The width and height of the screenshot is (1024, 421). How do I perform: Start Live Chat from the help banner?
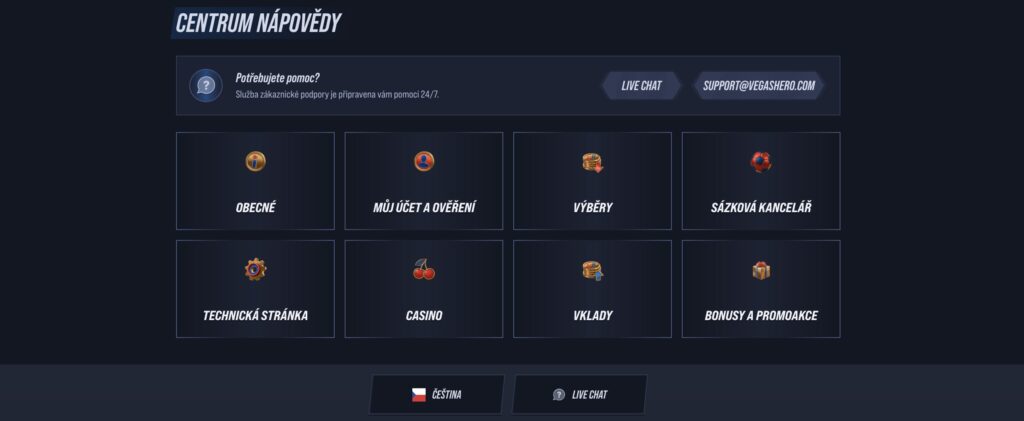(641, 85)
